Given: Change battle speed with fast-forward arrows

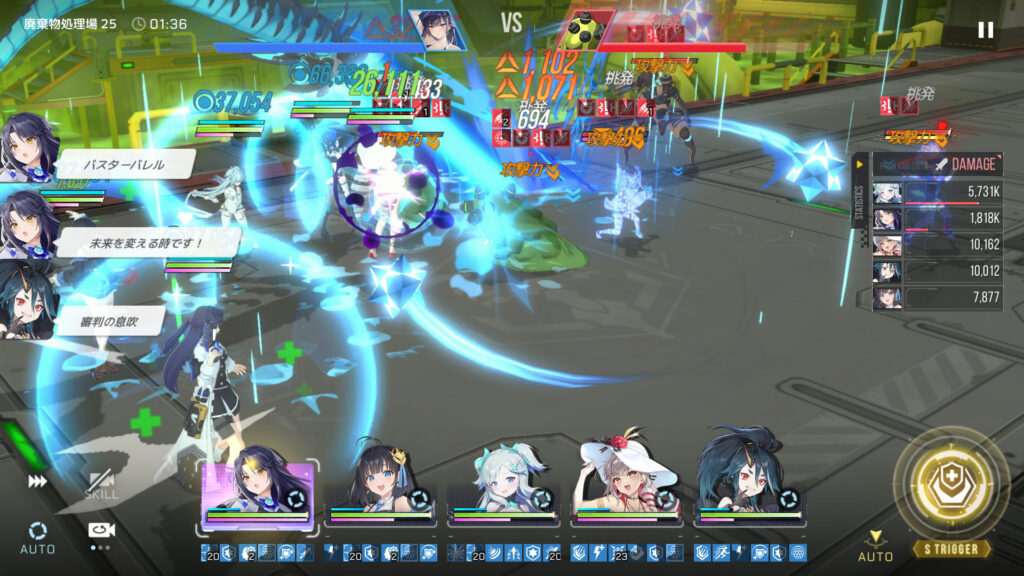Looking at the screenshot, I should coord(38,481).
